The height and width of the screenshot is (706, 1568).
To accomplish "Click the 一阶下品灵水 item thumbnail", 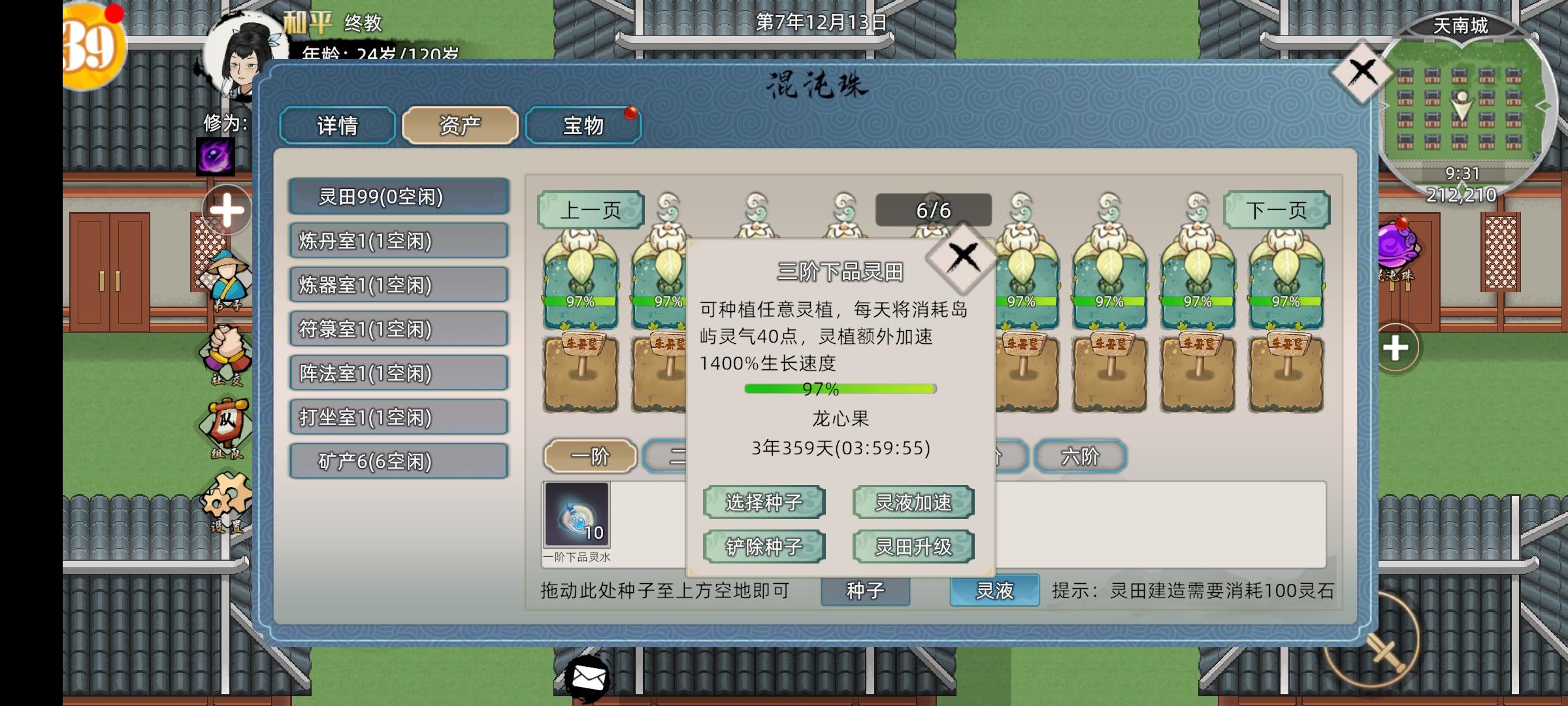I will click(578, 518).
